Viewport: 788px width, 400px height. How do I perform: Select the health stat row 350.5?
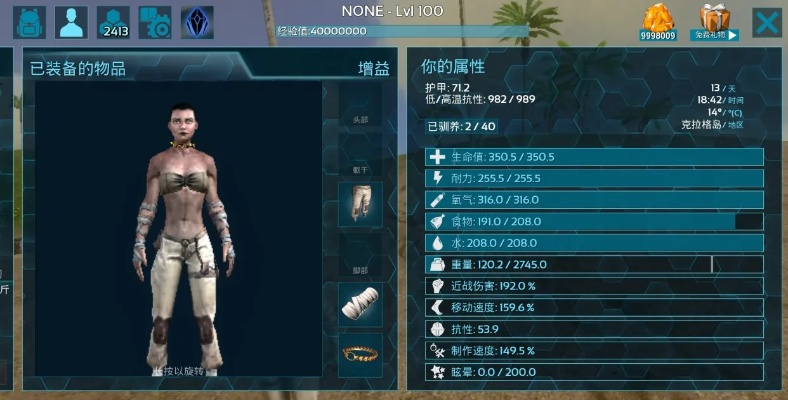click(594, 157)
